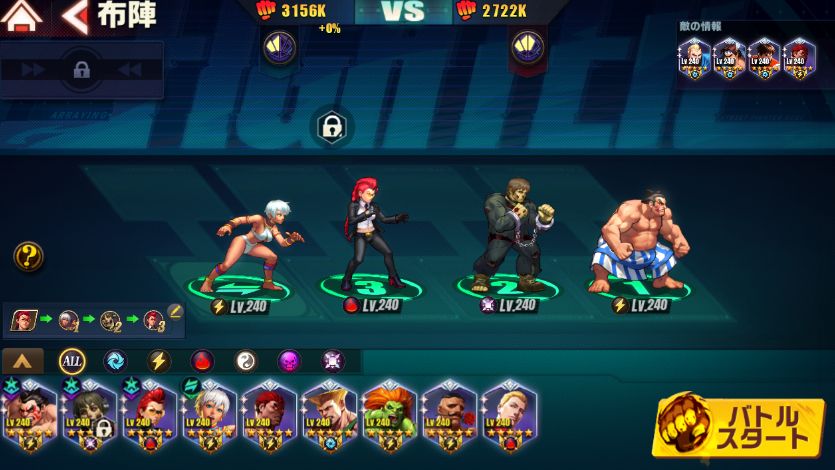Open the player team's formation buff icon
Viewport: 835px width, 470px height.
click(277, 45)
